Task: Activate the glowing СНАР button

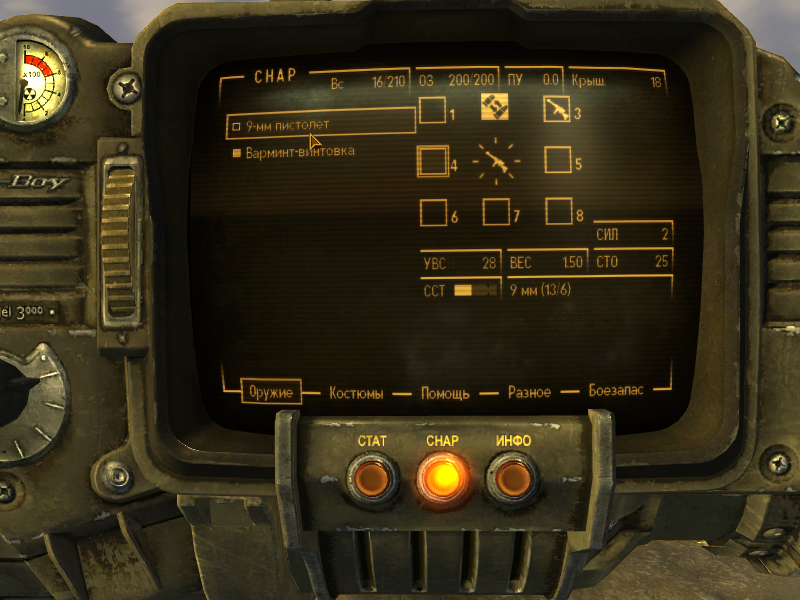Action: pos(442,479)
